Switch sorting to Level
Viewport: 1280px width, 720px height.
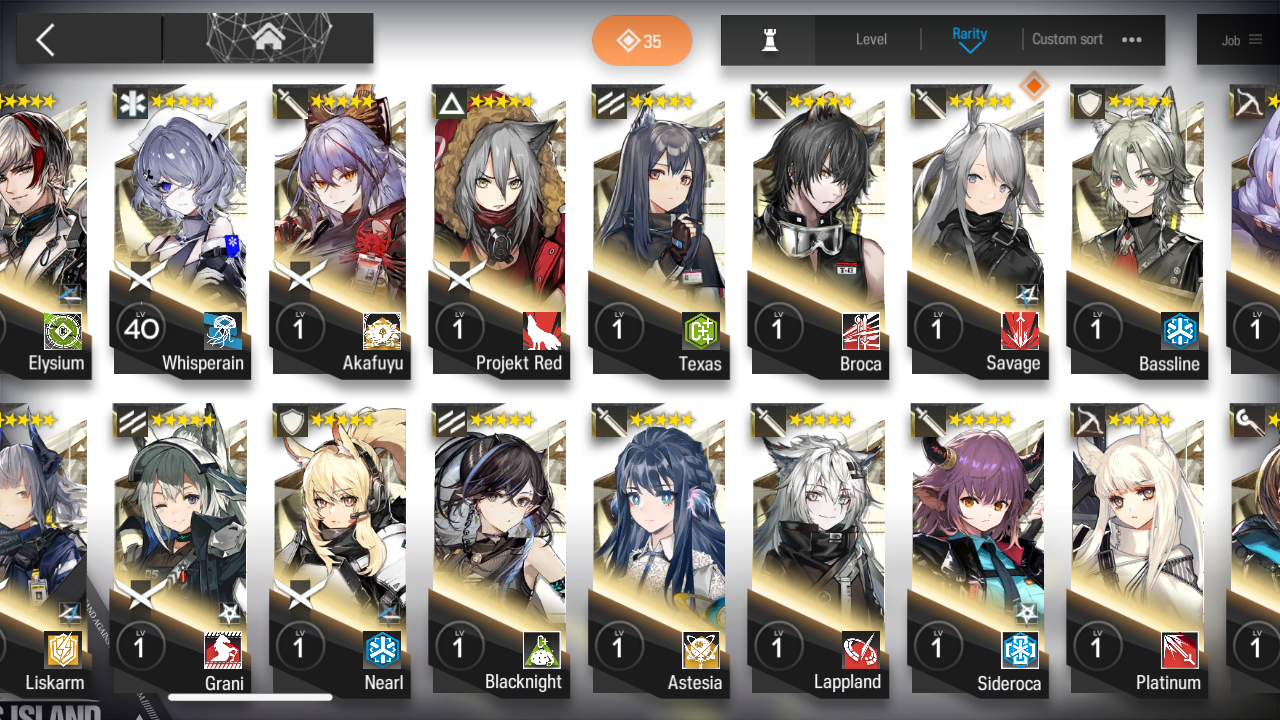coord(869,39)
